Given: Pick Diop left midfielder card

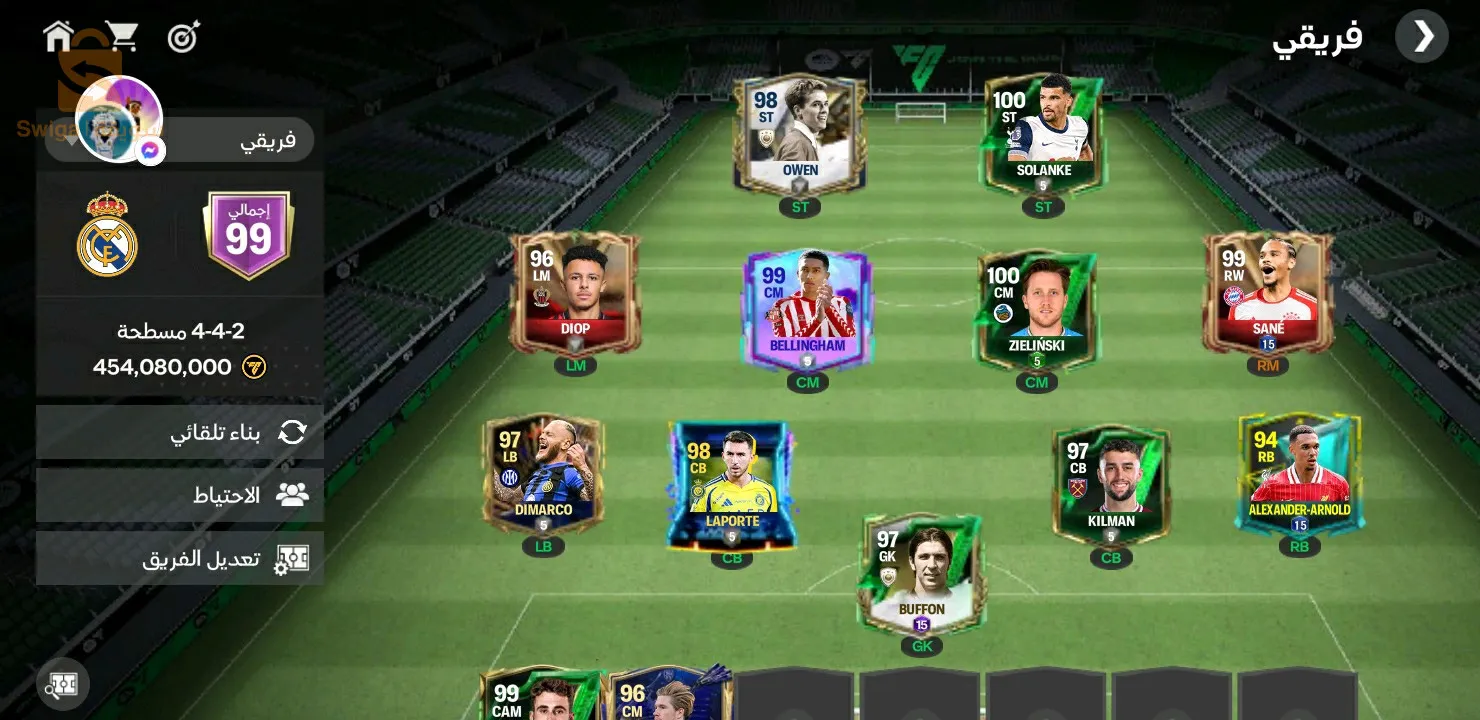Looking at the screenshot, I should (x=575, y=293).
